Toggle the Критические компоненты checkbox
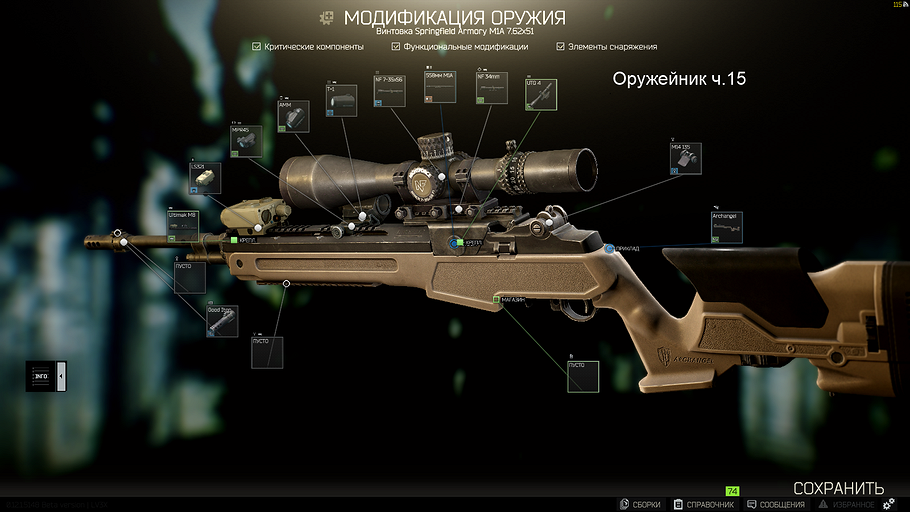 point(257,46)
